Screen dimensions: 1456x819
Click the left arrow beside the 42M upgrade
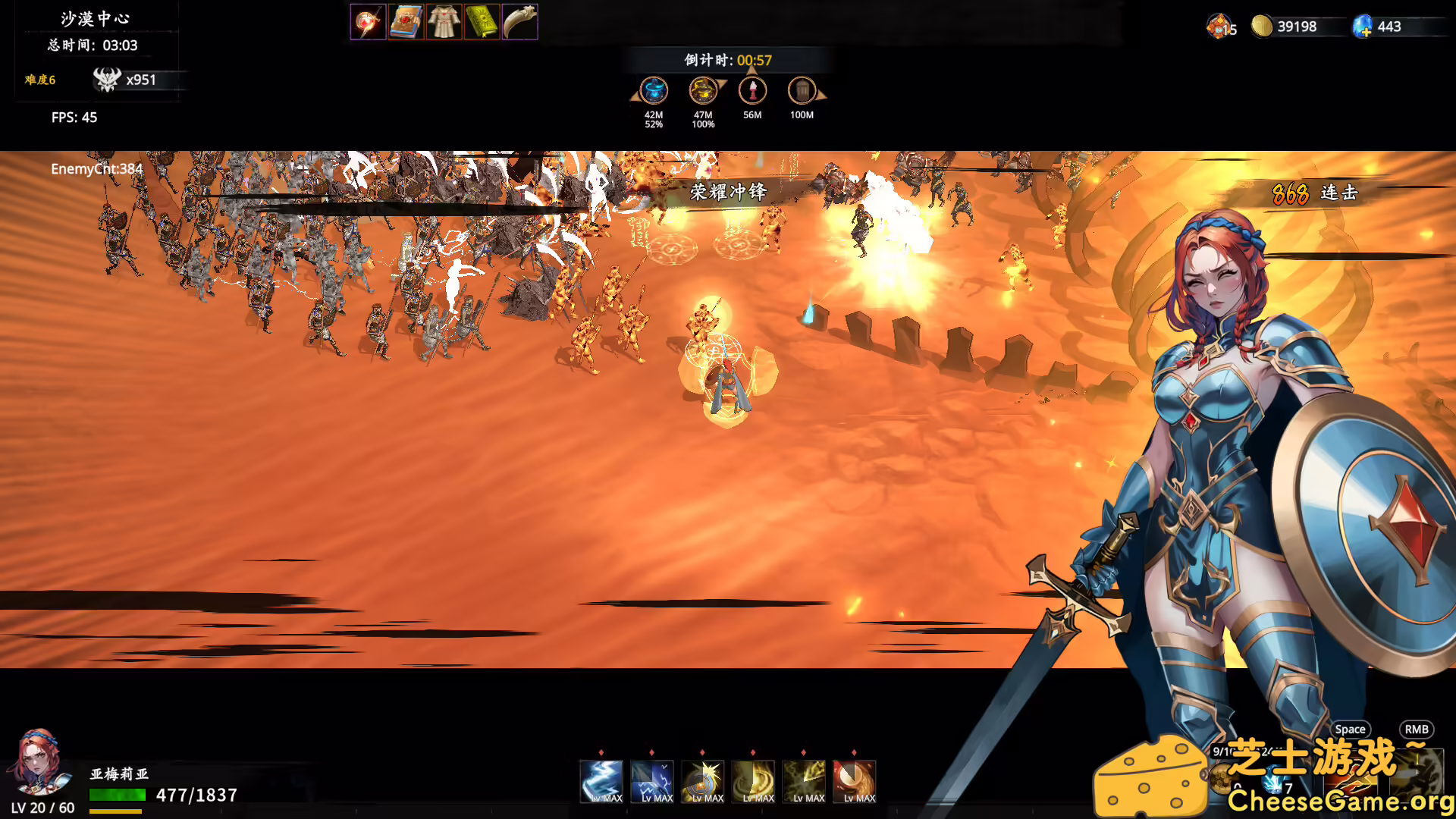[x=635, y=95]
